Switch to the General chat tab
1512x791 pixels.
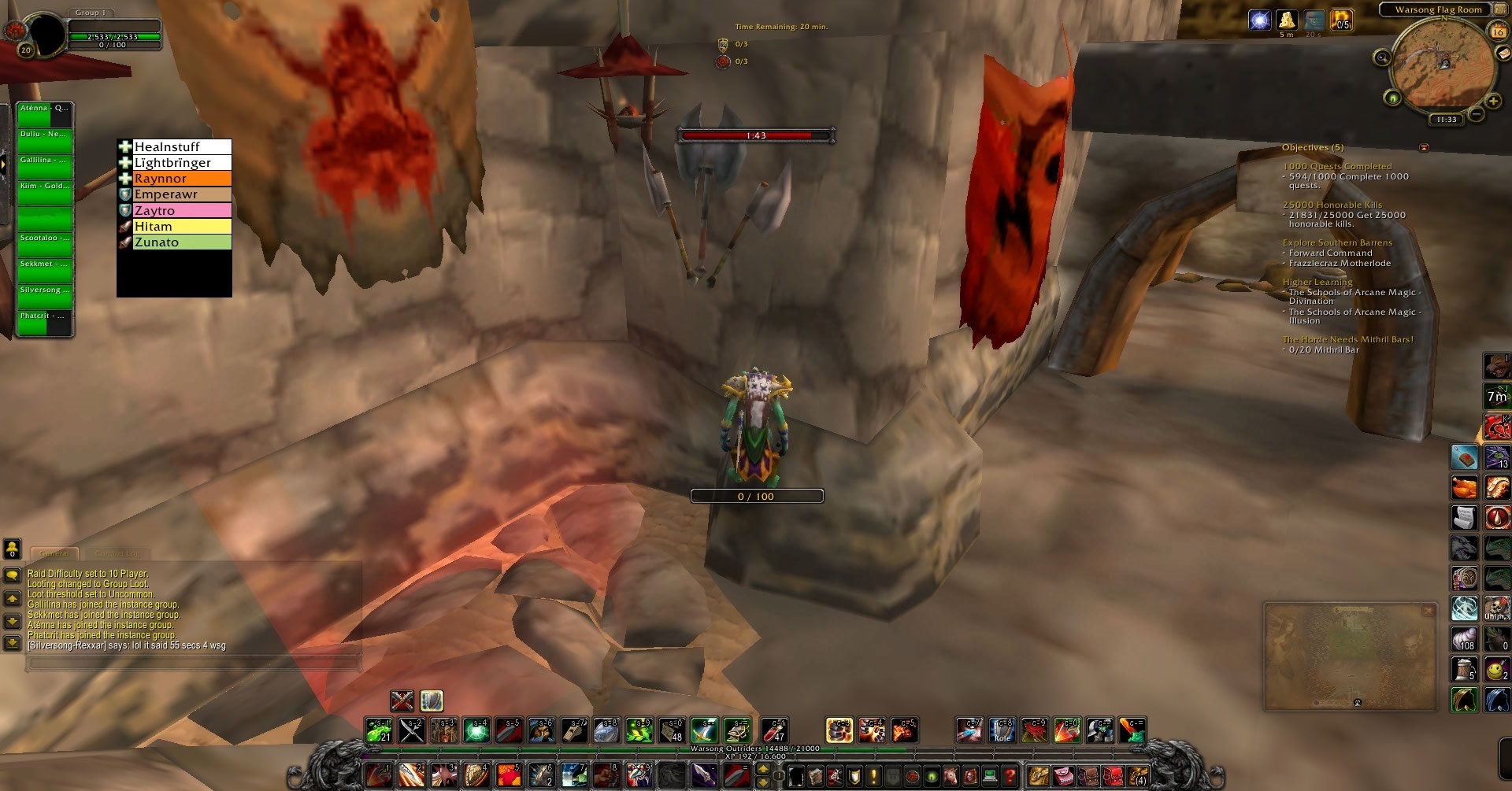point(54,553)
